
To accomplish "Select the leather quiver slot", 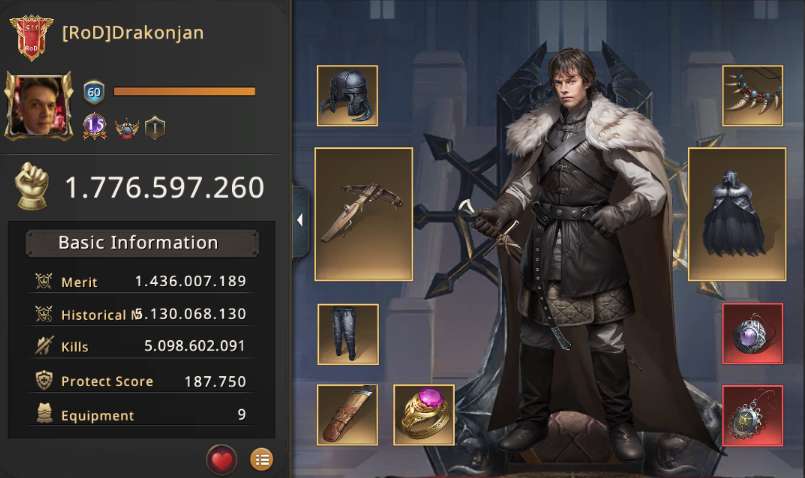I will click(x=347, y=414).
